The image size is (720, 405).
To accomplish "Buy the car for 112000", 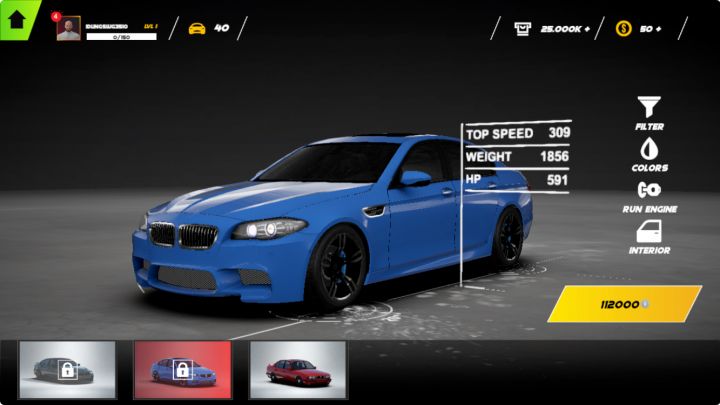I will [624, 304].
